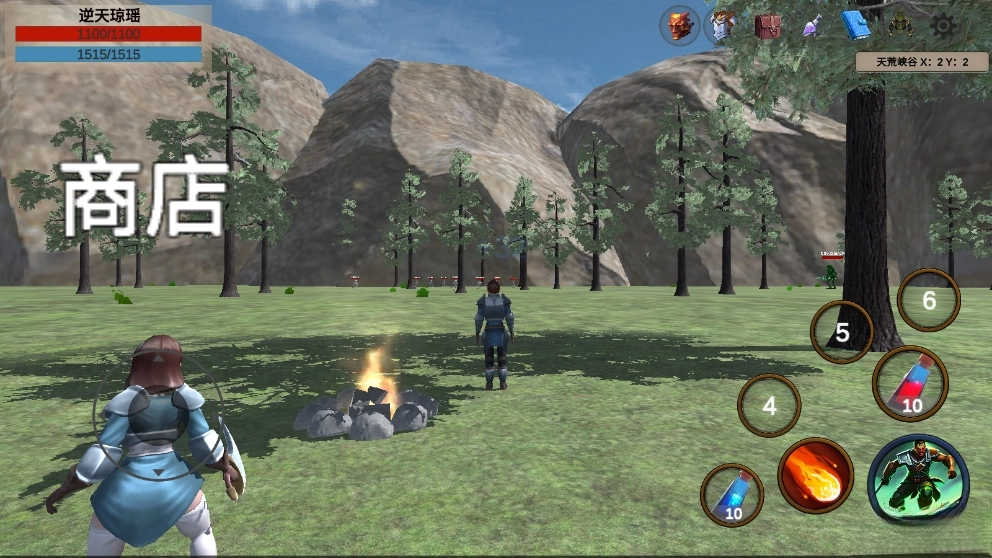The height and width of the screenshot is (558, 992).
Task: Open the red demon mask icon
Action: pyautogui.click(x=680, y=26)
